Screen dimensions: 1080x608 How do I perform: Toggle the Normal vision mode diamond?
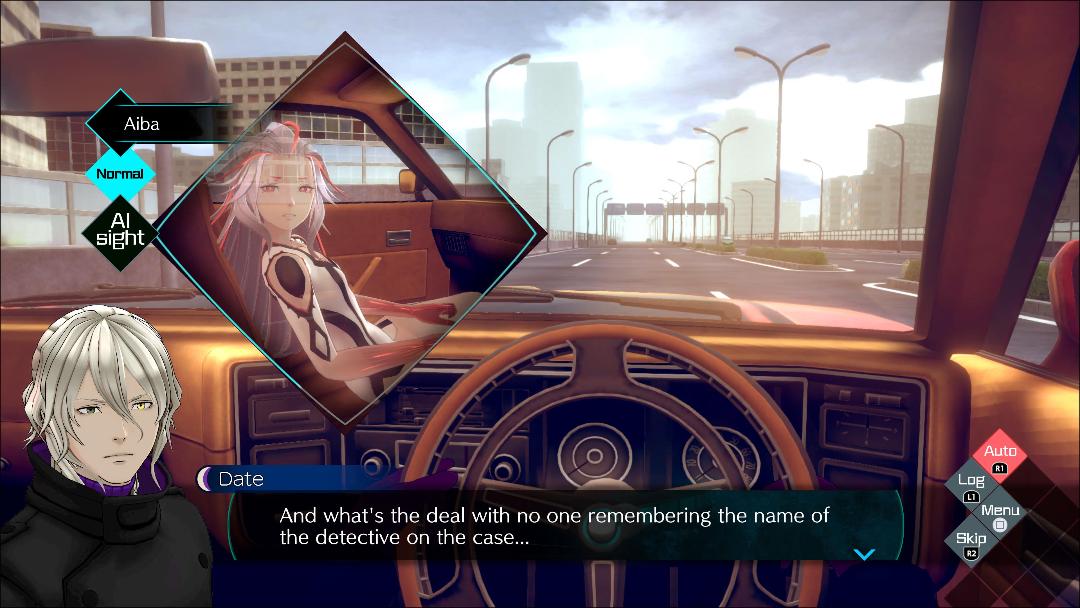click(120, 174)
